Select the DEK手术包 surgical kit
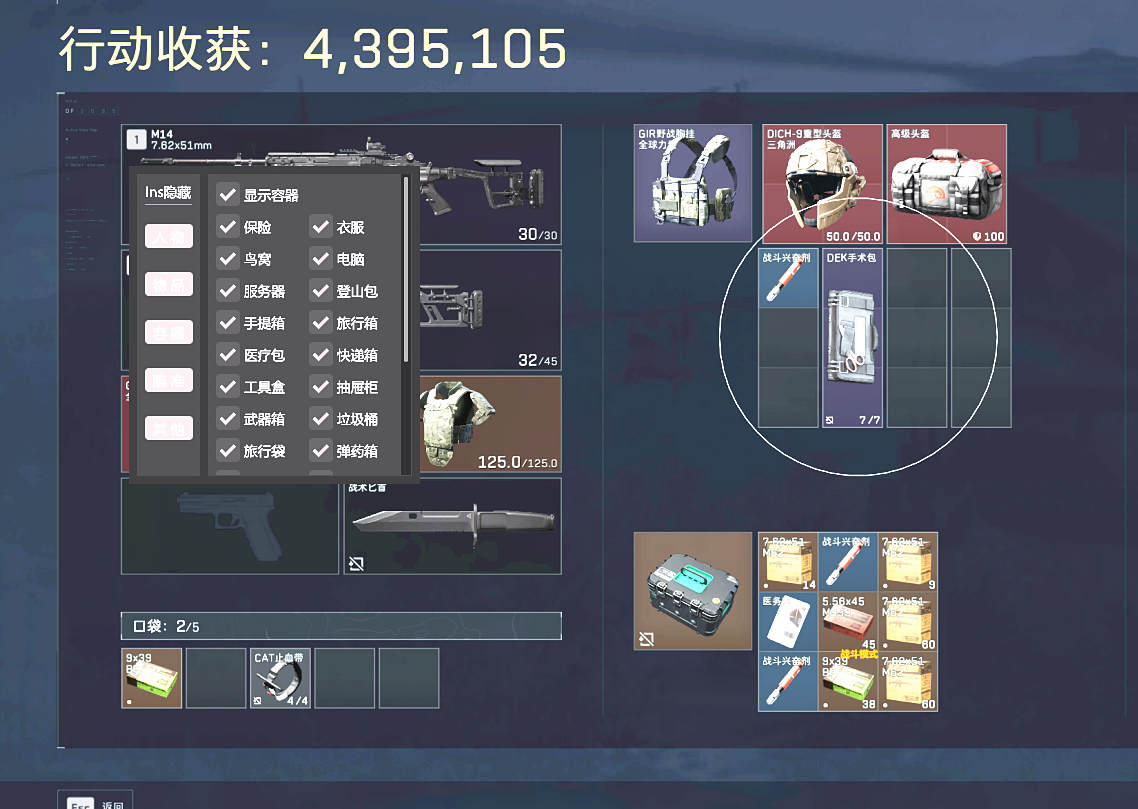This screenshot has height=809, width=1138. tap(852, 338)
